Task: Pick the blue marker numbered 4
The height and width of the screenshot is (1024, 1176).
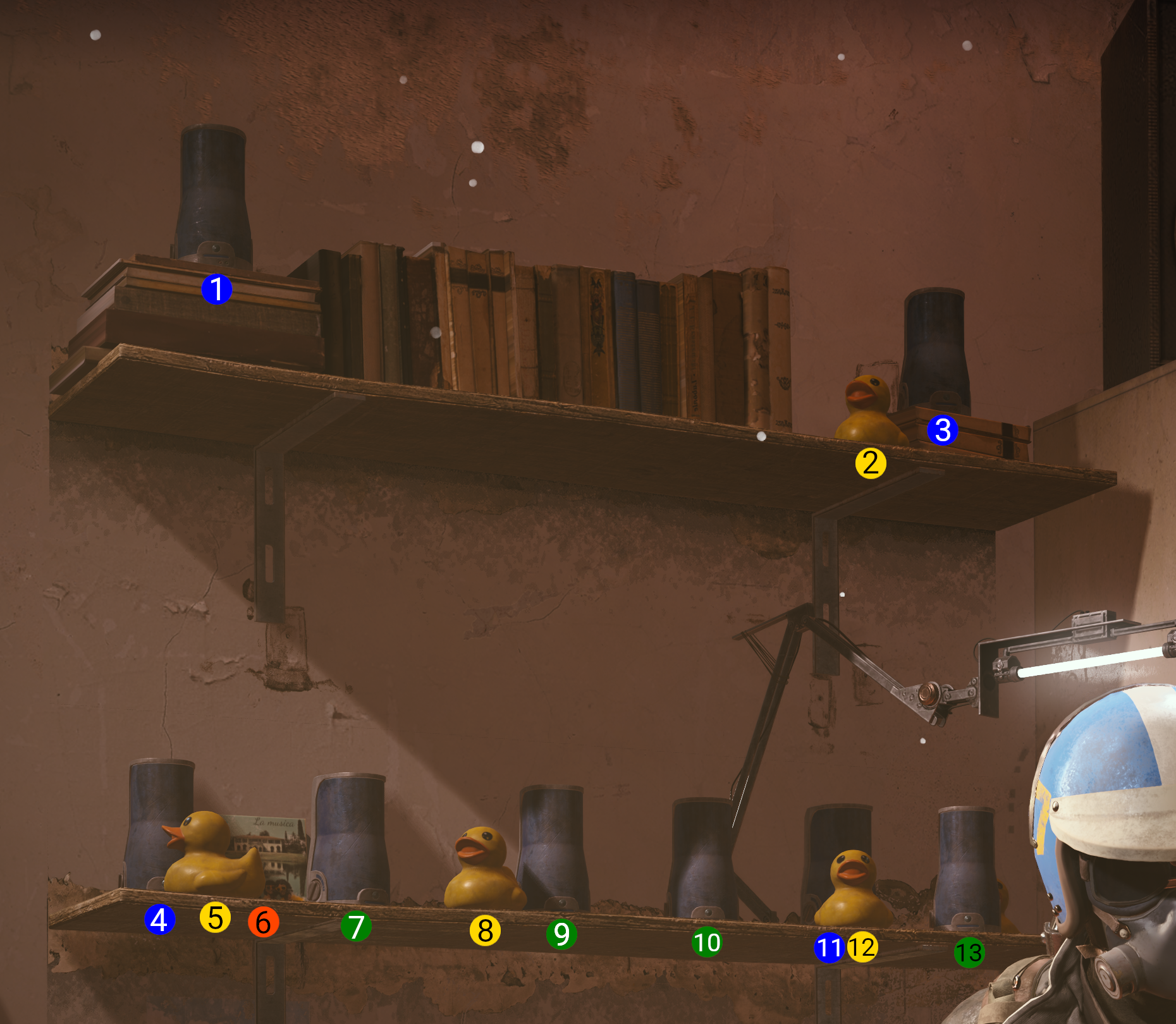Action: [x=159, y=919]
